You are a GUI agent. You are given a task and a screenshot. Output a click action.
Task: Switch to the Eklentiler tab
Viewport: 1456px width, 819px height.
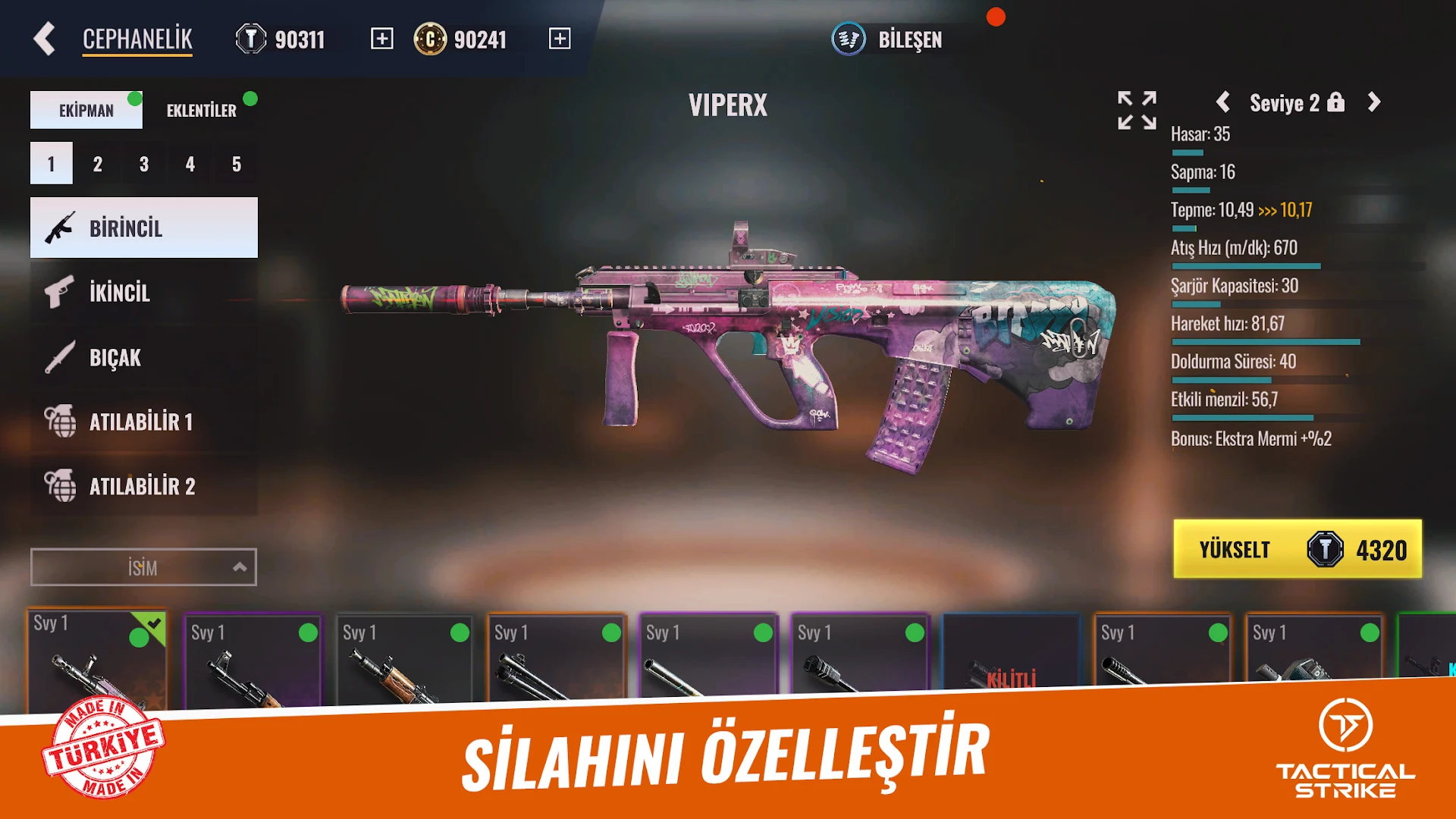point(201,109)
